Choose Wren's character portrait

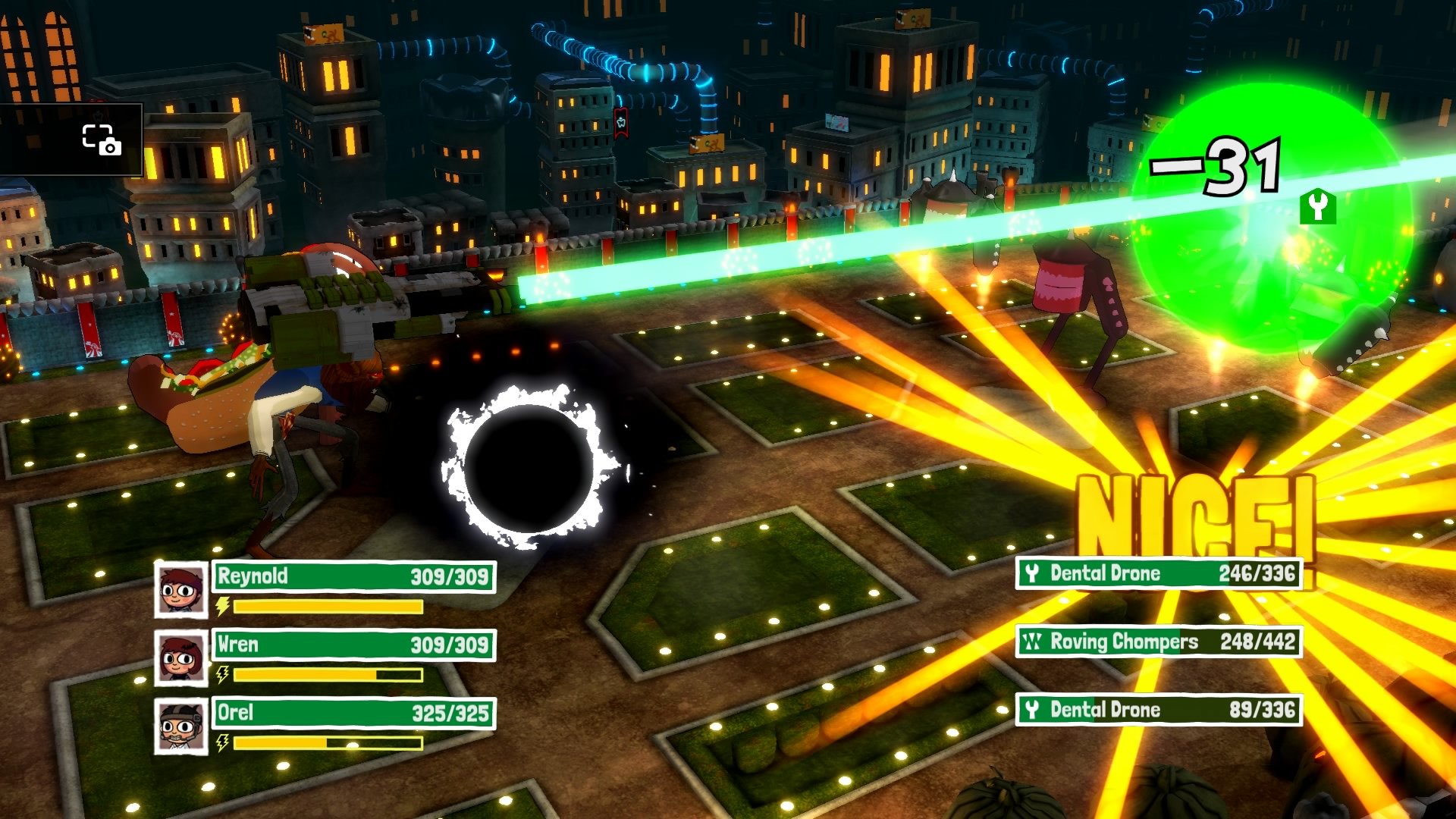tap(181, 657)
